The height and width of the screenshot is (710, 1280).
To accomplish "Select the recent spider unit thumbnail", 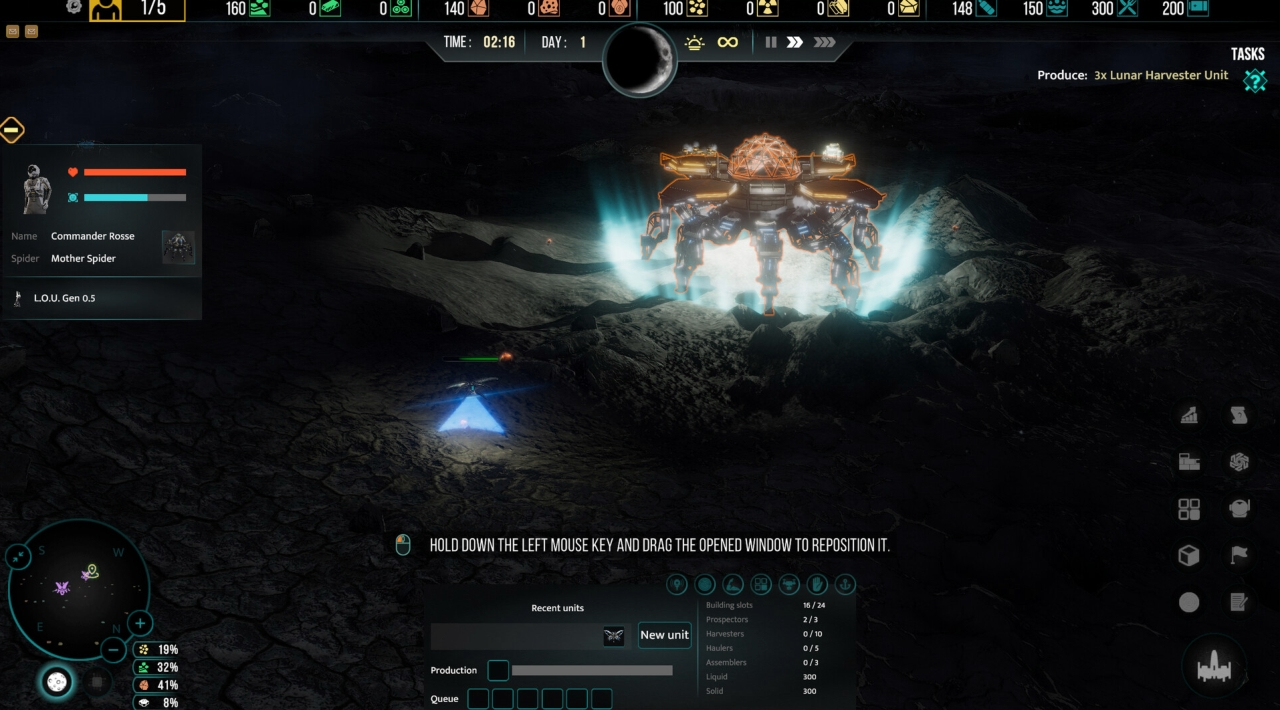I will (613, 636).
